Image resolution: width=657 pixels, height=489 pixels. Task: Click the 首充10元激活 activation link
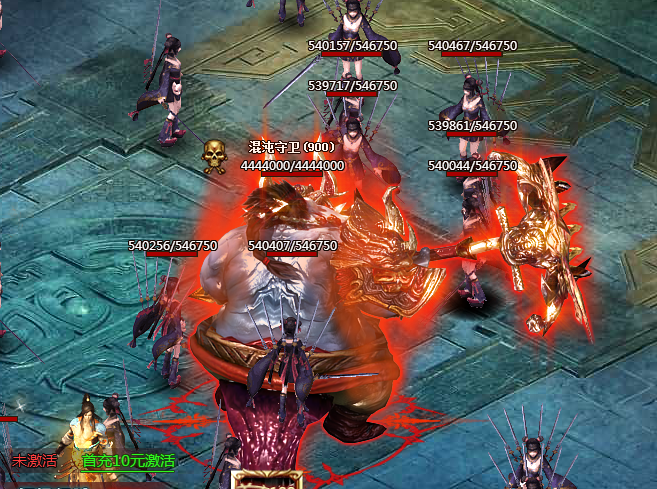[x=128, y=461]
